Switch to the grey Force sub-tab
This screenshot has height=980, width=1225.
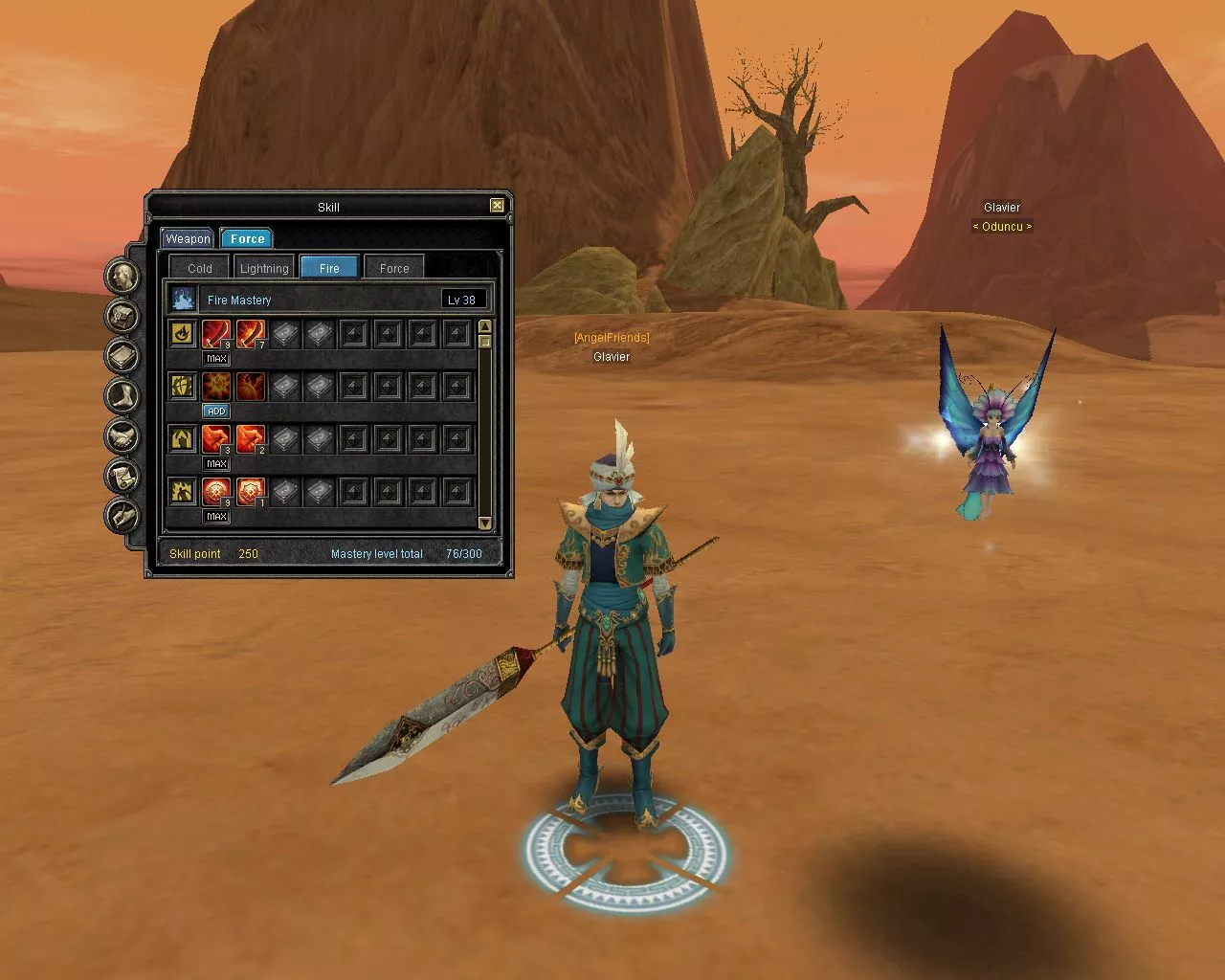point(393,268)
